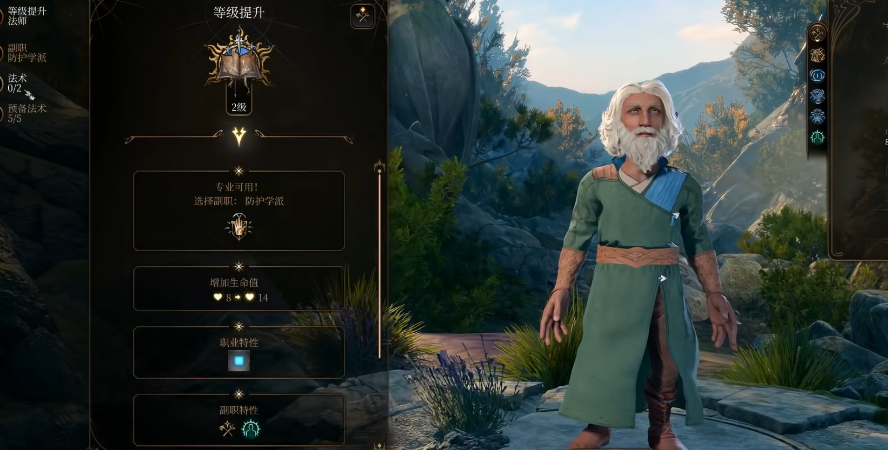Inspect the glowing blue 职业特性 class feature
Screen dimensions: 888x450
[238, 361]
